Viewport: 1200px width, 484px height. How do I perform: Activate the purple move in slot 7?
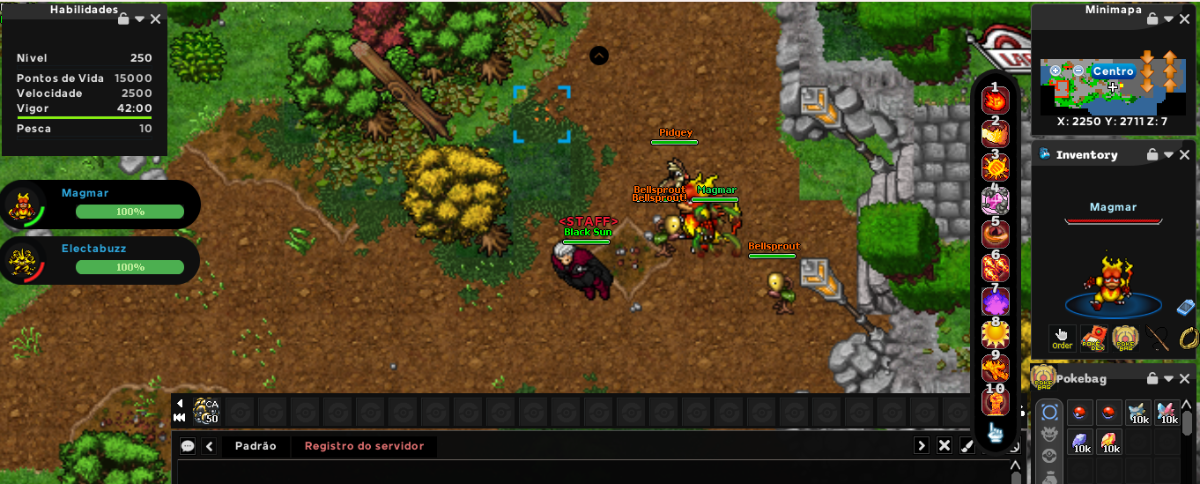(x=995, y=301)
